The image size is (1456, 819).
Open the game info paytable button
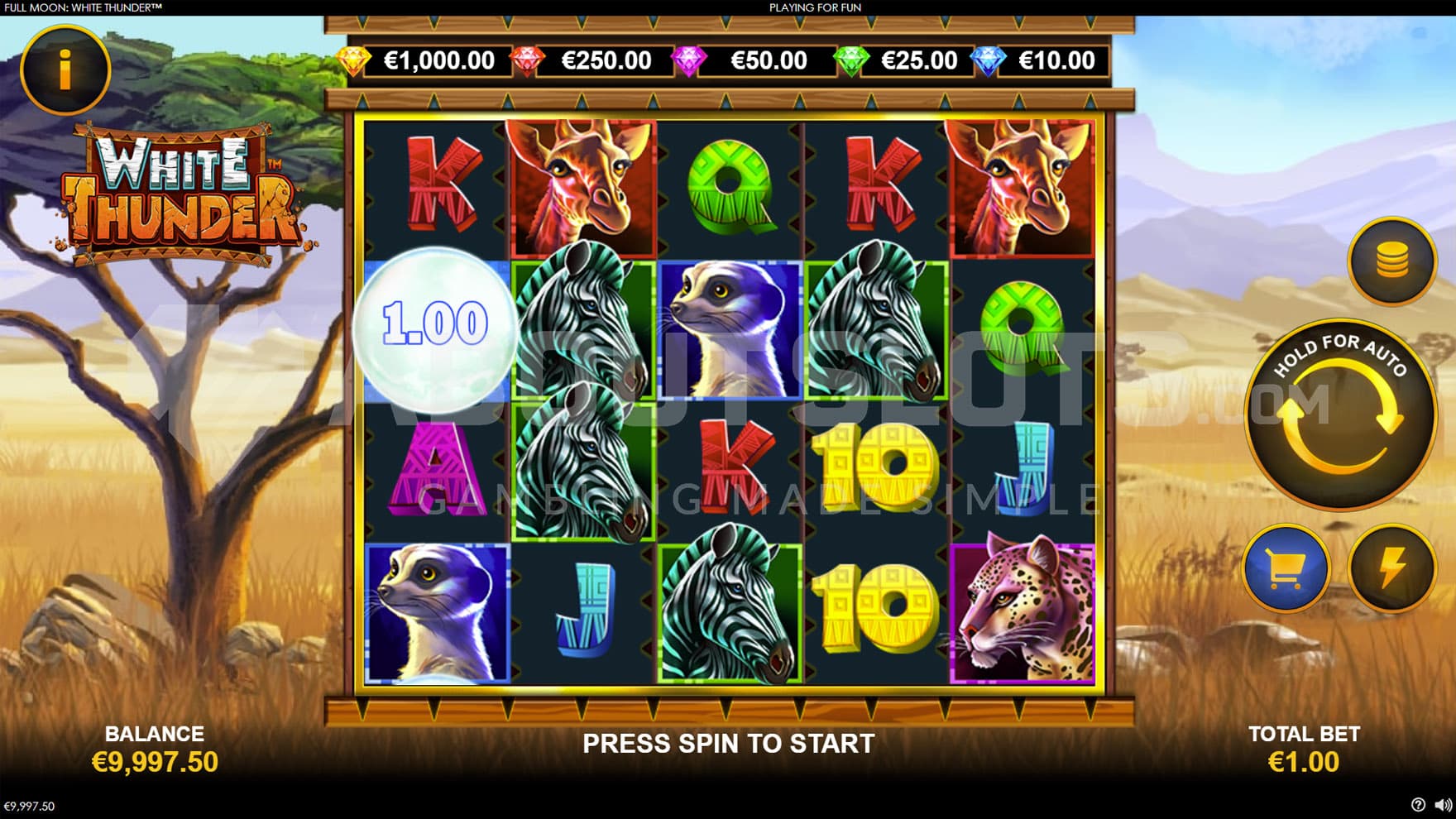tap(65, 69)
